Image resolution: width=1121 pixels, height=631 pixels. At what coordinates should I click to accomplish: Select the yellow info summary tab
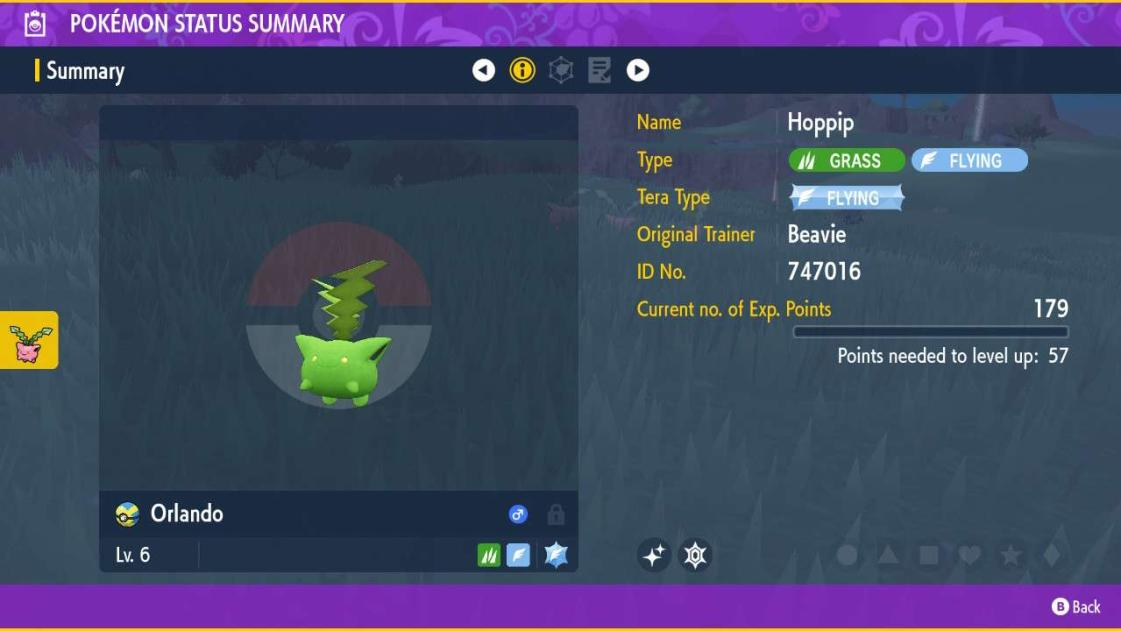point(522,70)
